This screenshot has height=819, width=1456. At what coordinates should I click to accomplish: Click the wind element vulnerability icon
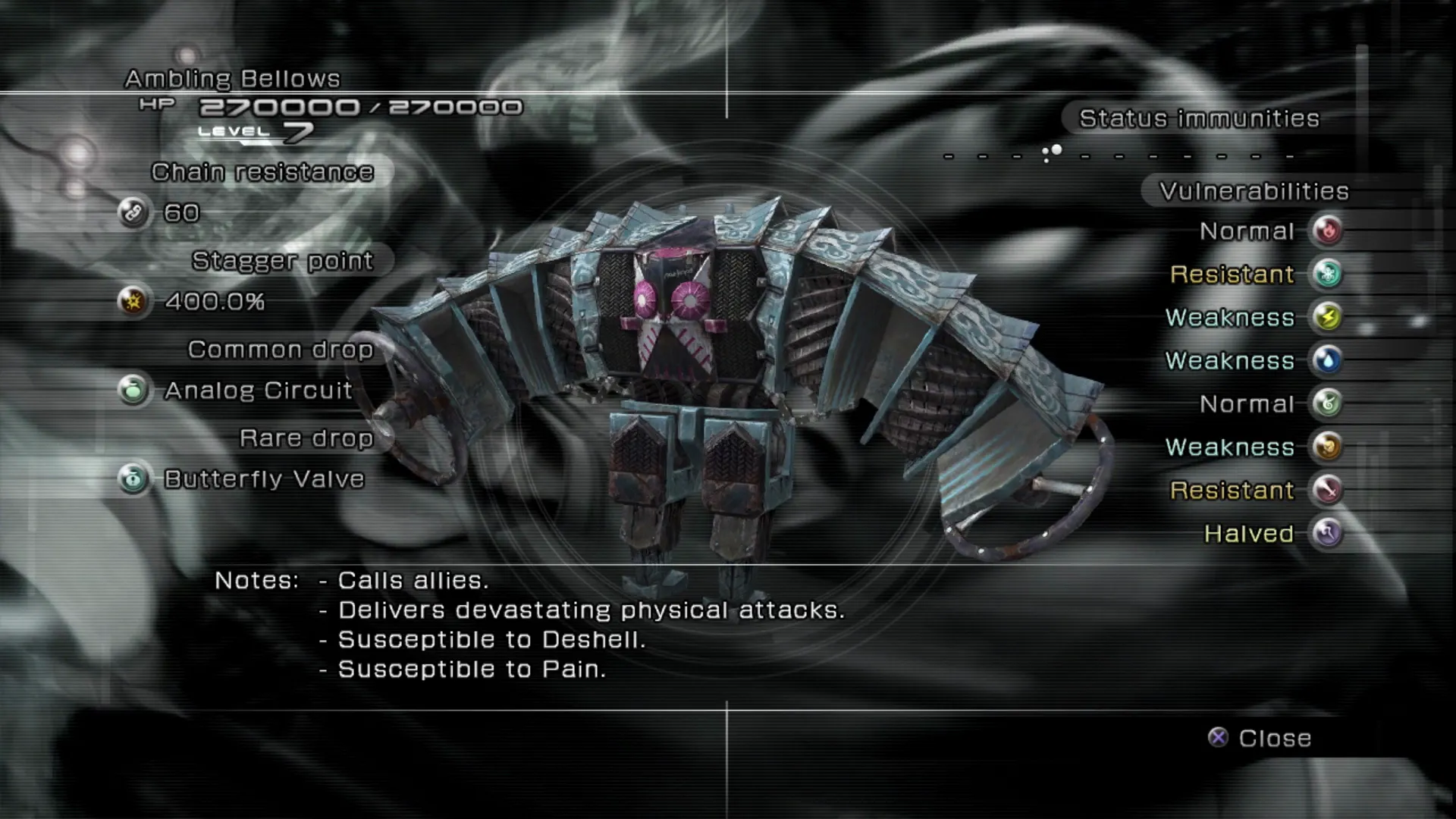(x=1328, y=403)
